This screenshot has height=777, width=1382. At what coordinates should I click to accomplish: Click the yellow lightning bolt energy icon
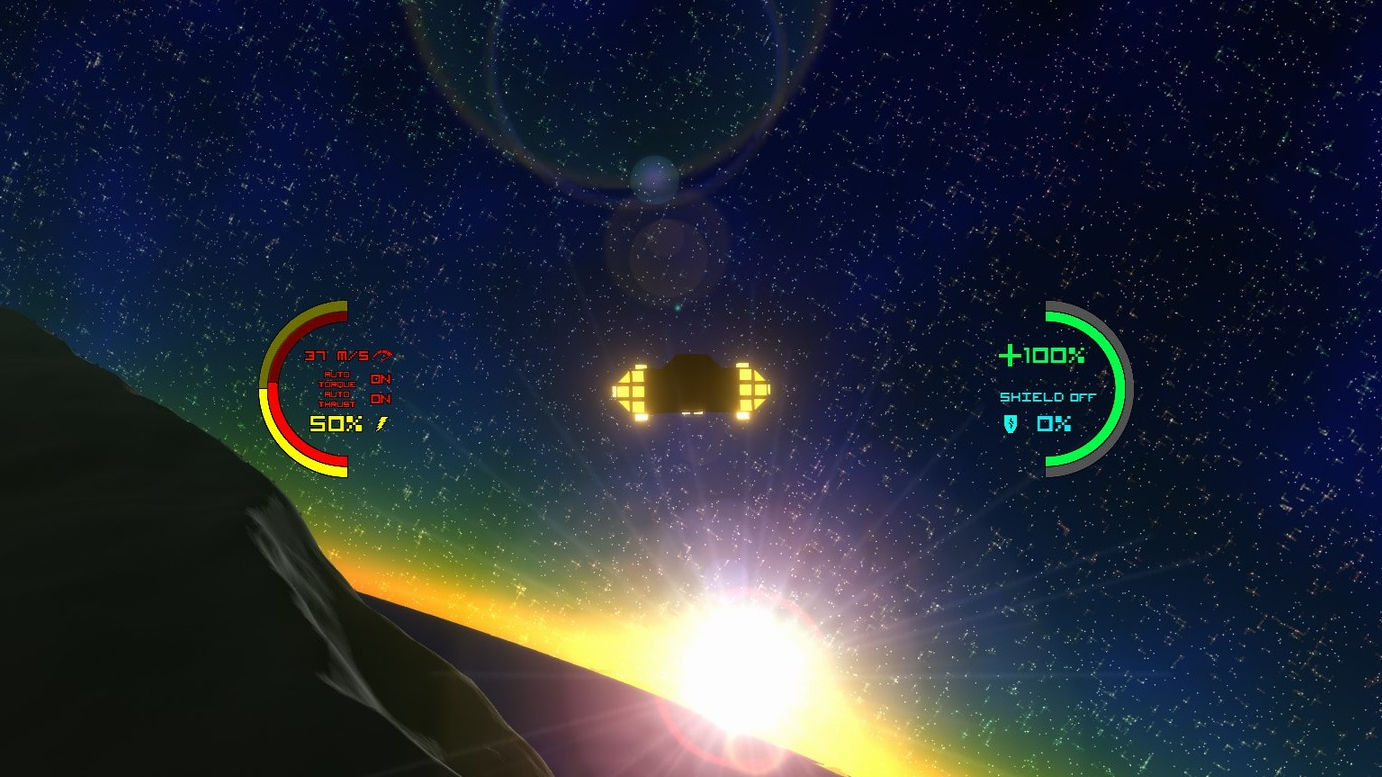pos(380,424)
